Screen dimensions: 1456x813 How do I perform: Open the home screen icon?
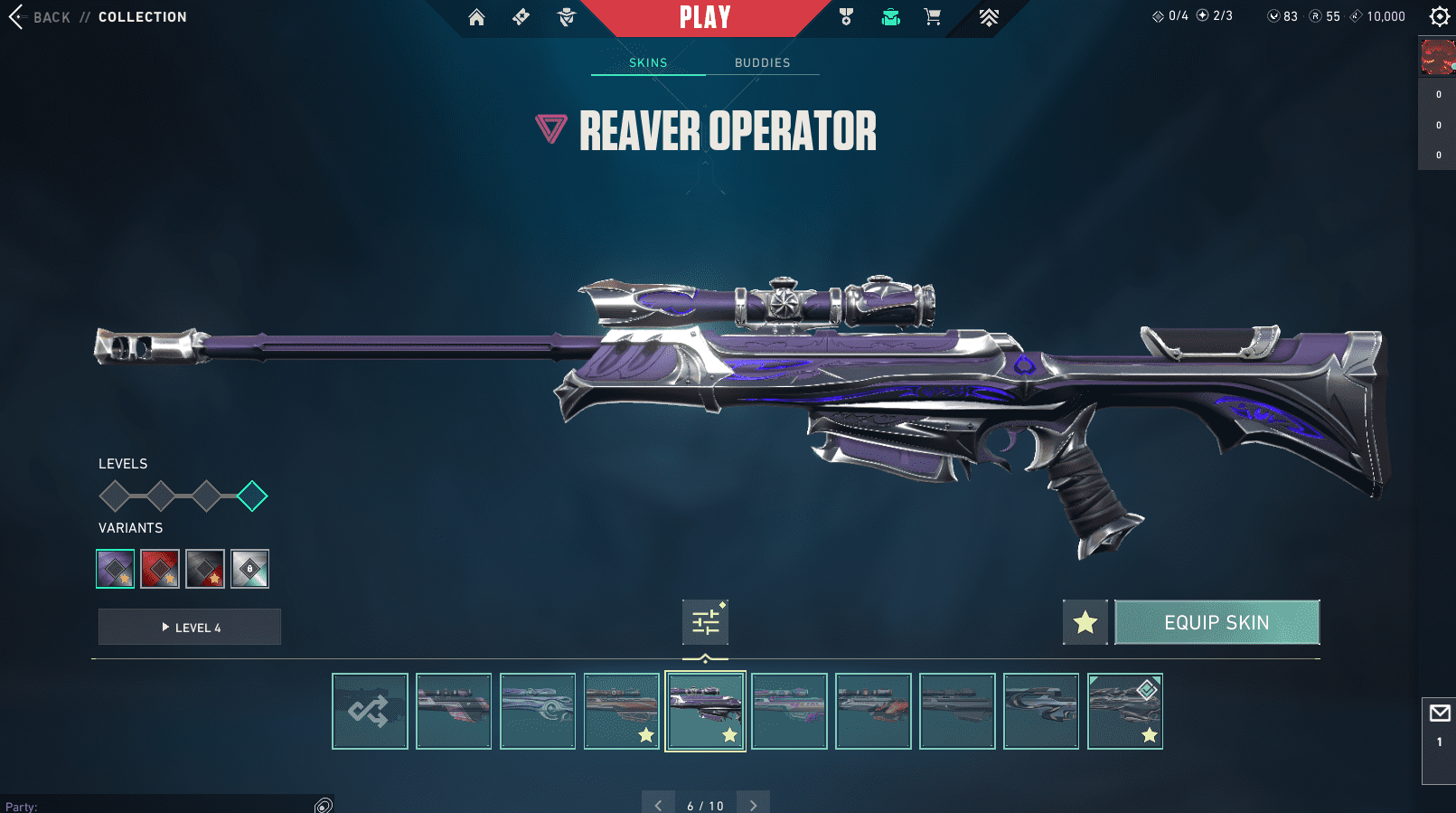[476, 17]
